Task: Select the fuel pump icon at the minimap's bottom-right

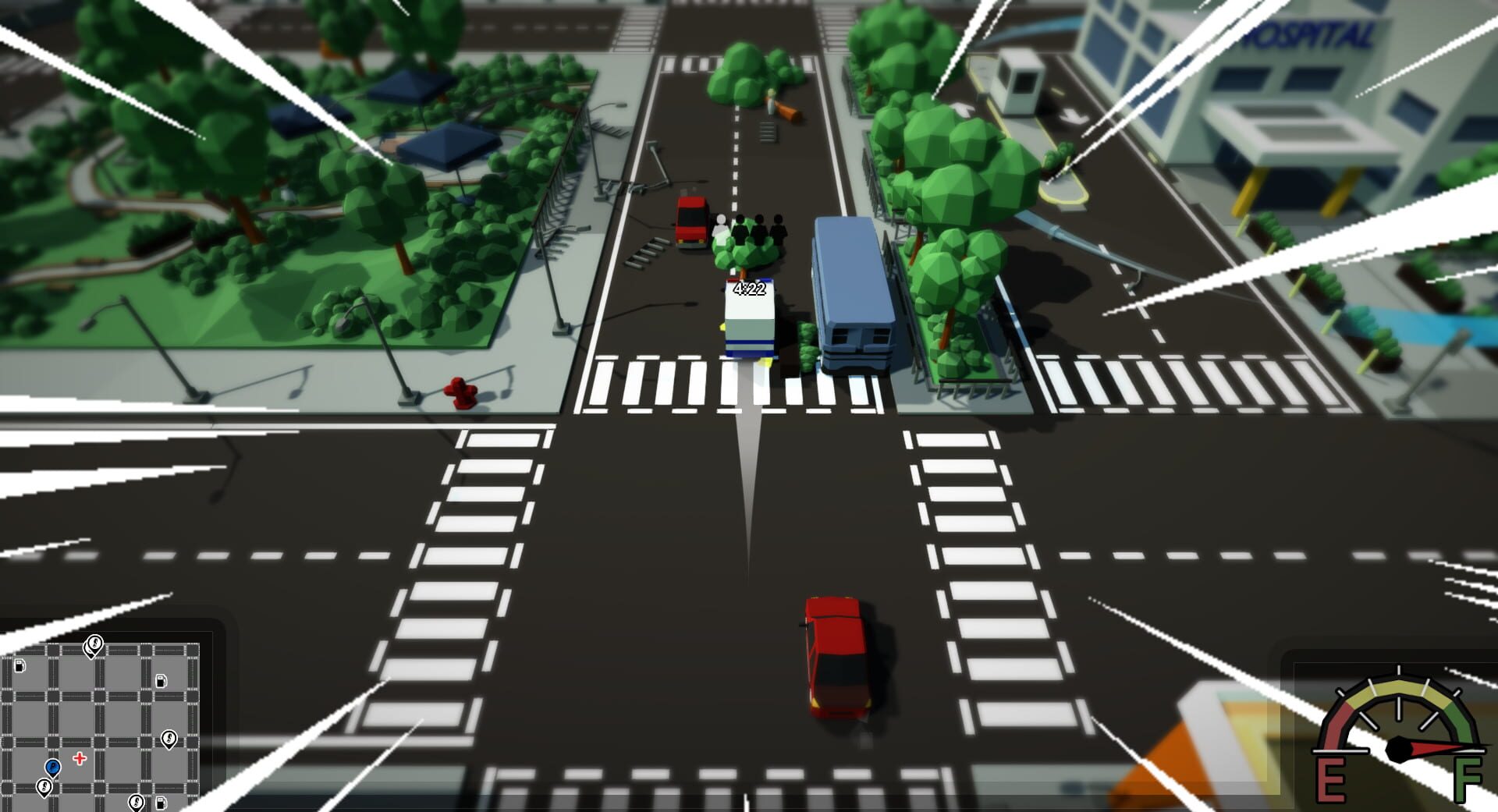Action: [161, 802]
